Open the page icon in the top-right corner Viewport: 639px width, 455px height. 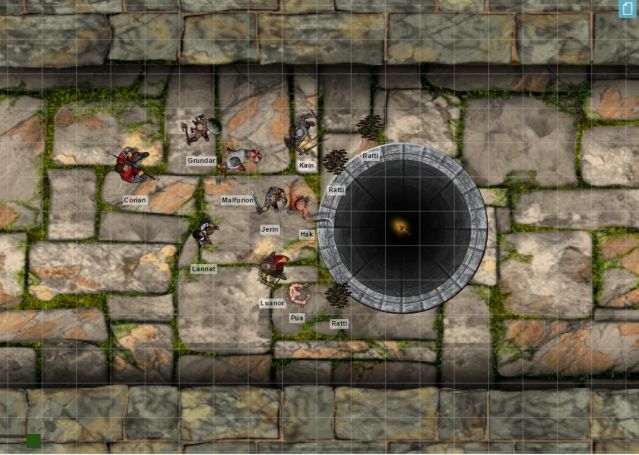(626, 9)
